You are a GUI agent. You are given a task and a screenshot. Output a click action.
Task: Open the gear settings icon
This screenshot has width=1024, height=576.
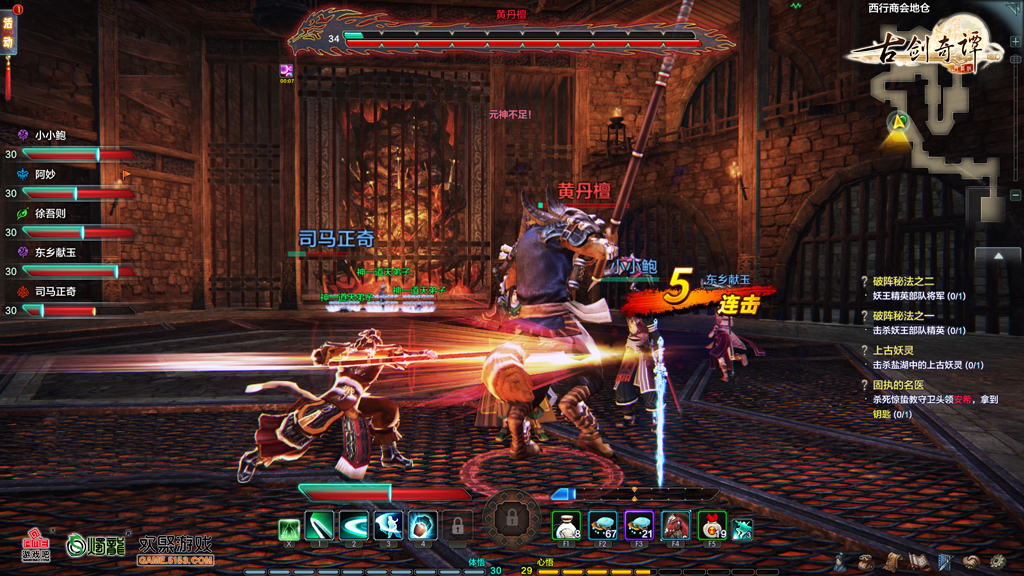(x=997, y=562)
